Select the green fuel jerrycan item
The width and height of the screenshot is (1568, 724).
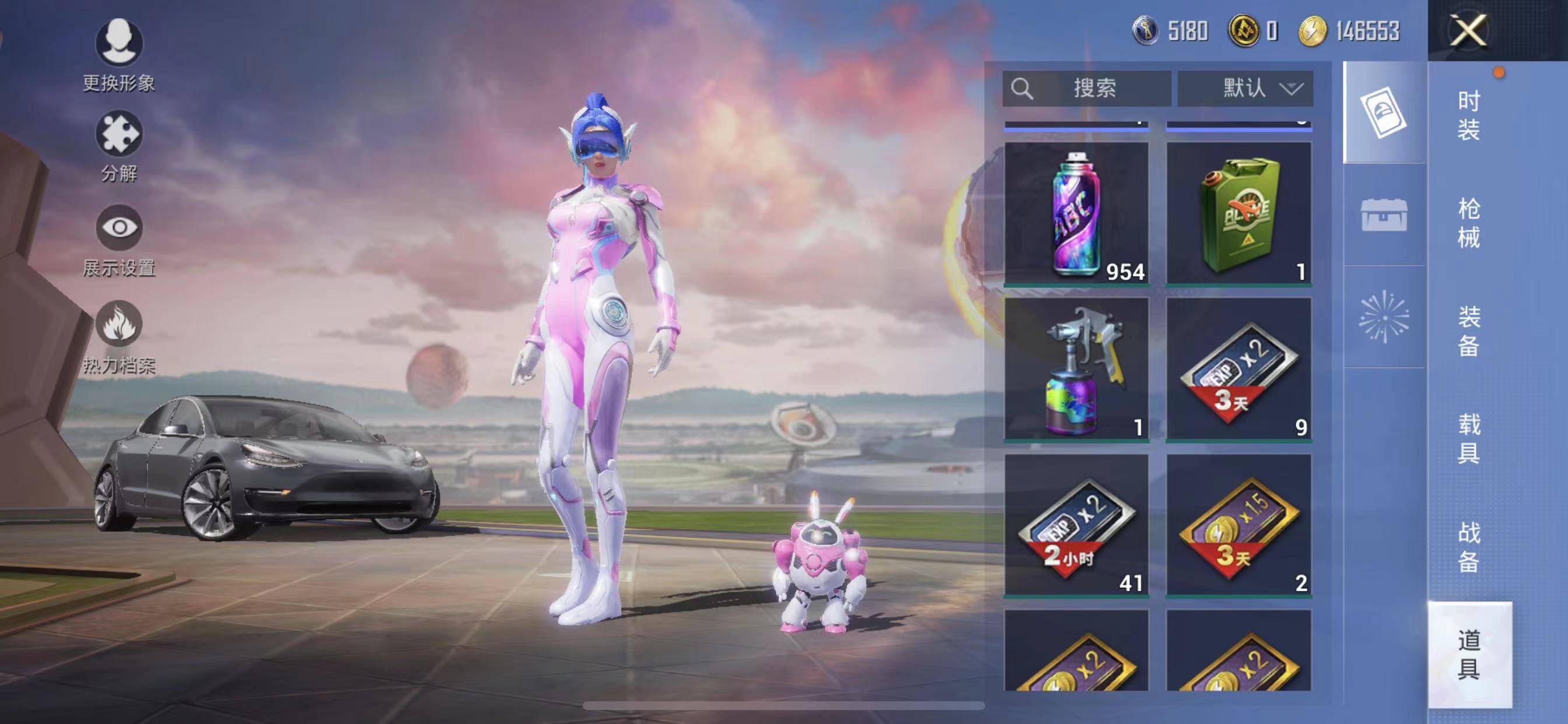click(1238, 213)
